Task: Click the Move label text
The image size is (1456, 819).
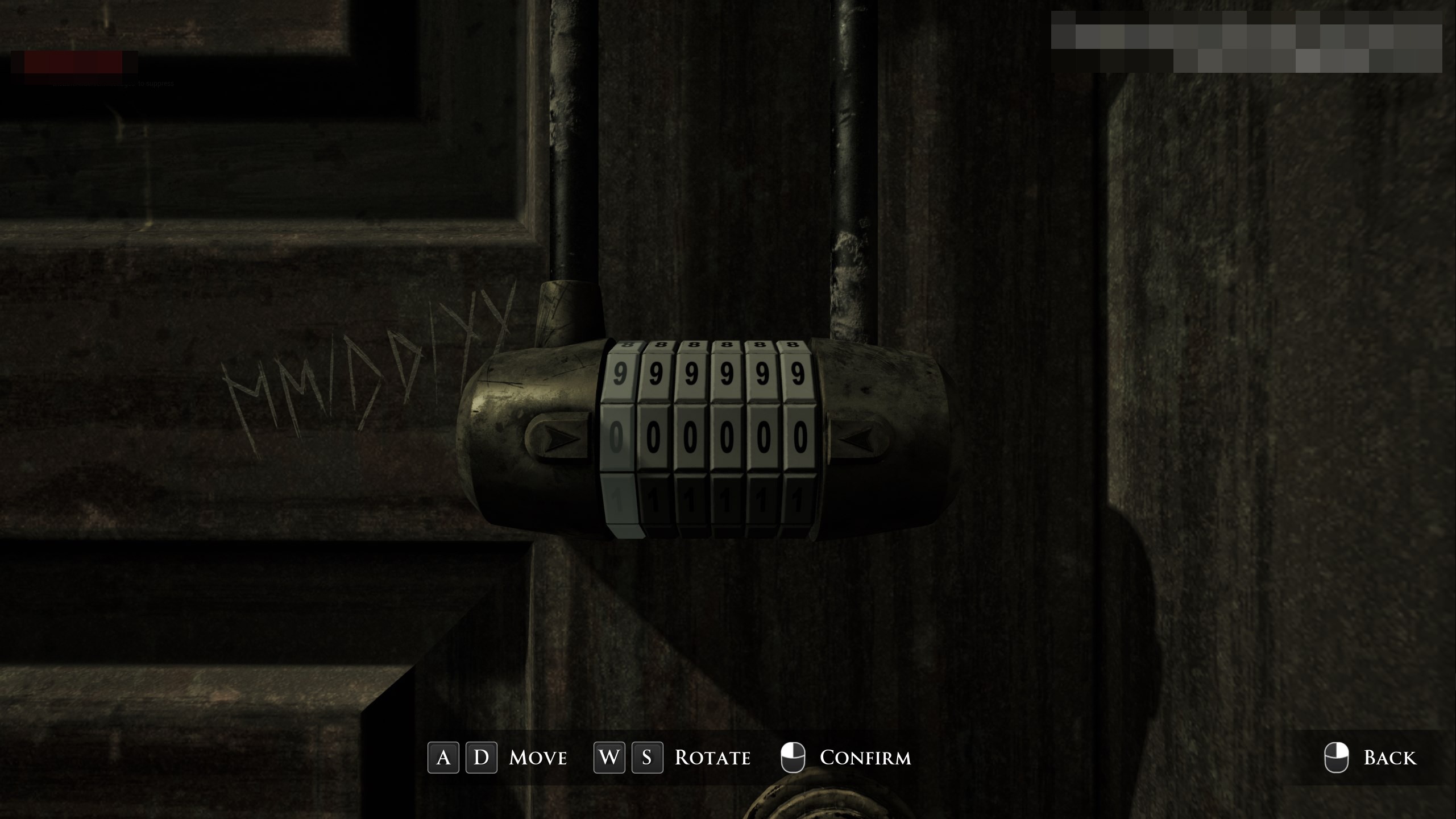Action: click(x=537, y=758)
